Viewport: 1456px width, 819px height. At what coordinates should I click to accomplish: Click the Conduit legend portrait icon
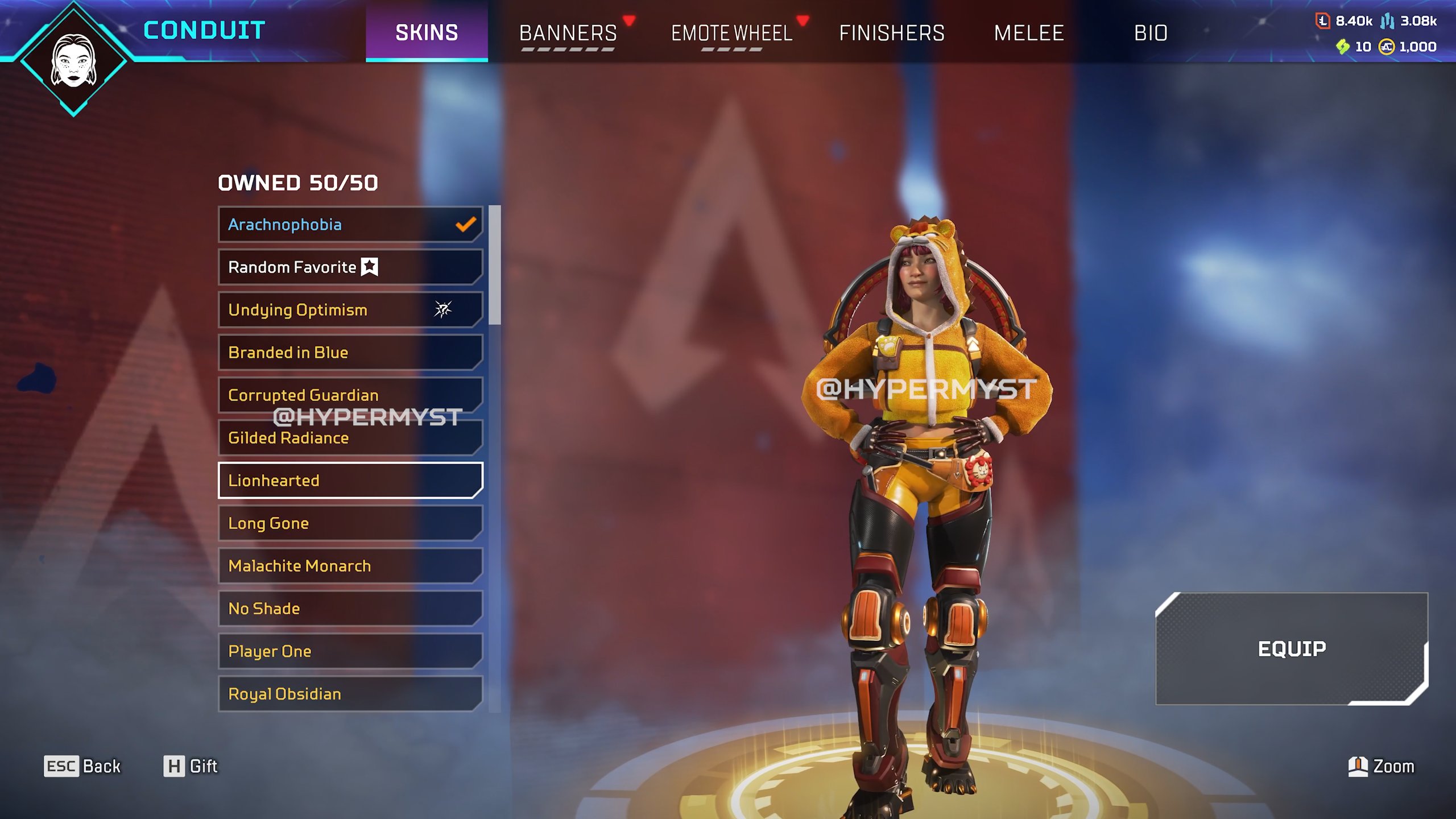(x=73, y=60)
